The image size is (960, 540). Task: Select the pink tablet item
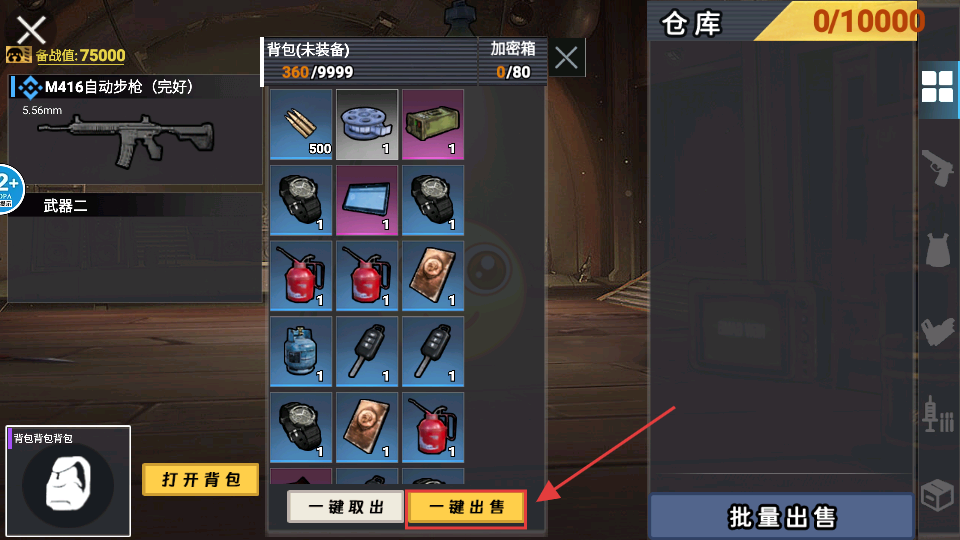(x=367, y=200)
